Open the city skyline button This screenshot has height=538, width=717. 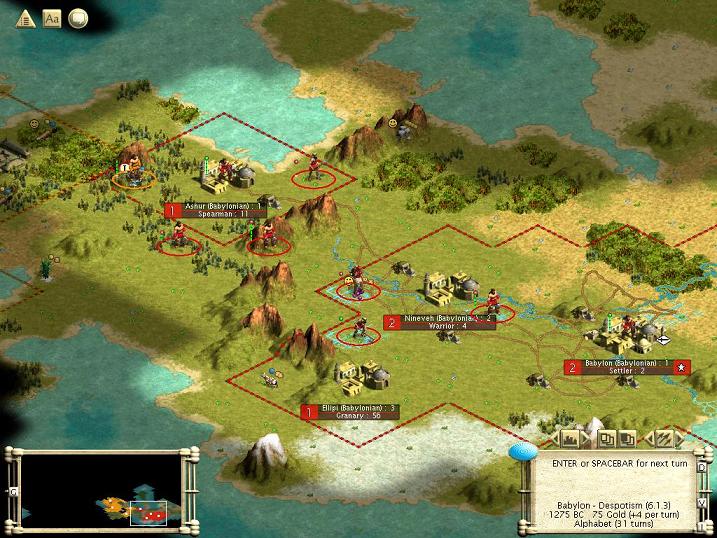(x=572, y=438)
